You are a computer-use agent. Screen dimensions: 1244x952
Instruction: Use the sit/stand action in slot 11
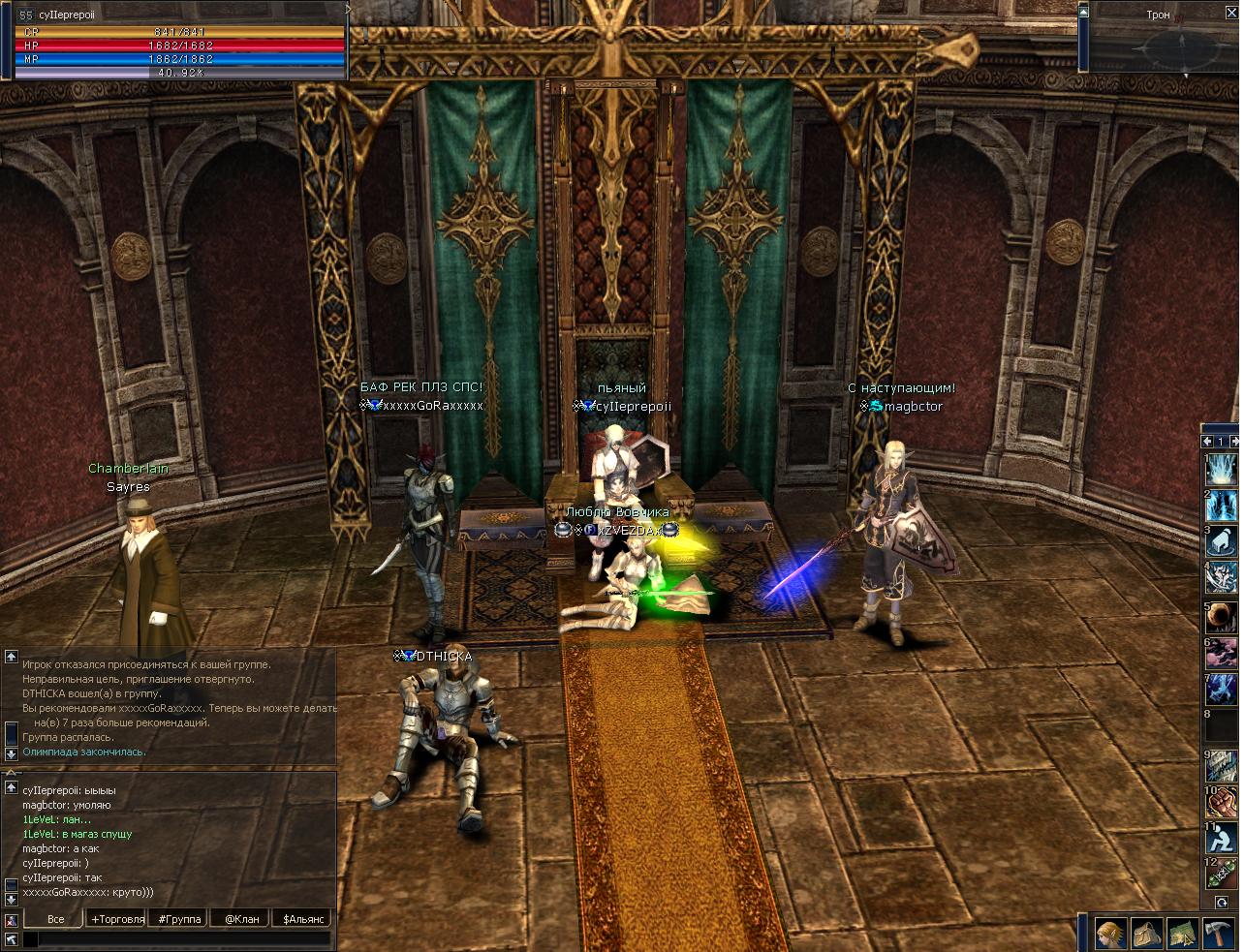tap(1221, 839)
